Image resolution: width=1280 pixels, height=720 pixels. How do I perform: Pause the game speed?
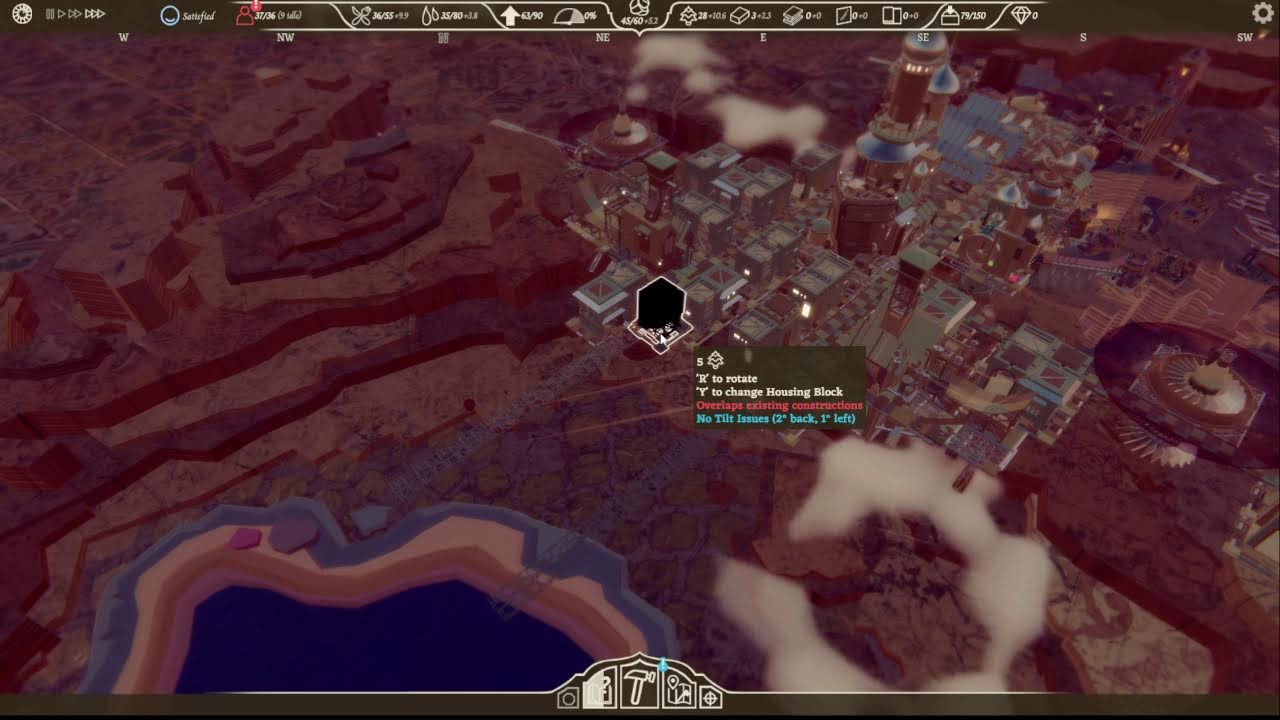[50, 14]
